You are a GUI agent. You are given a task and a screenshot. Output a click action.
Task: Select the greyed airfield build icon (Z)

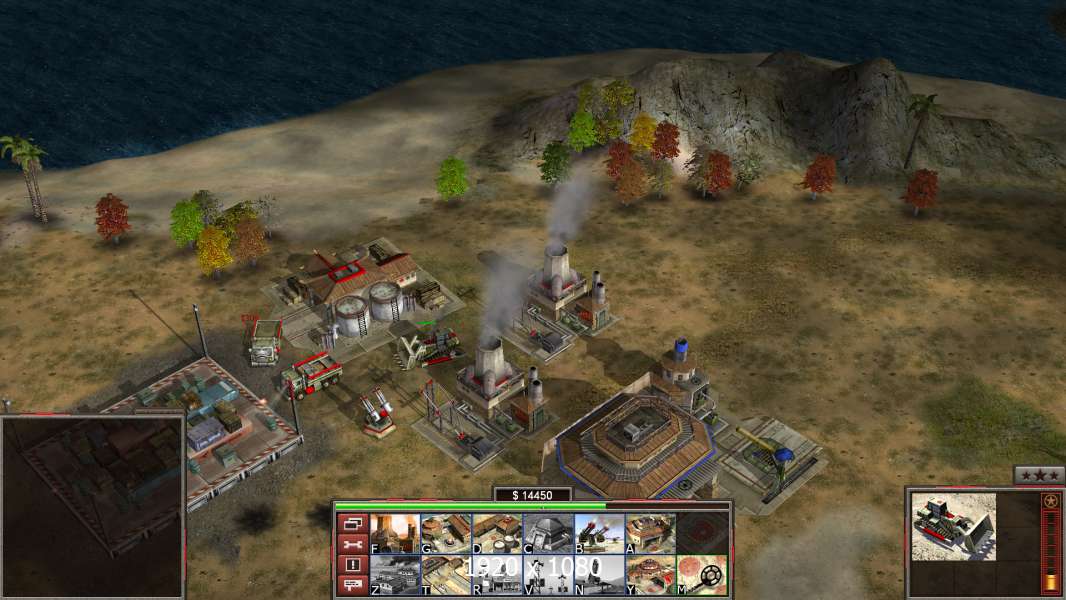tap(395, 575)
